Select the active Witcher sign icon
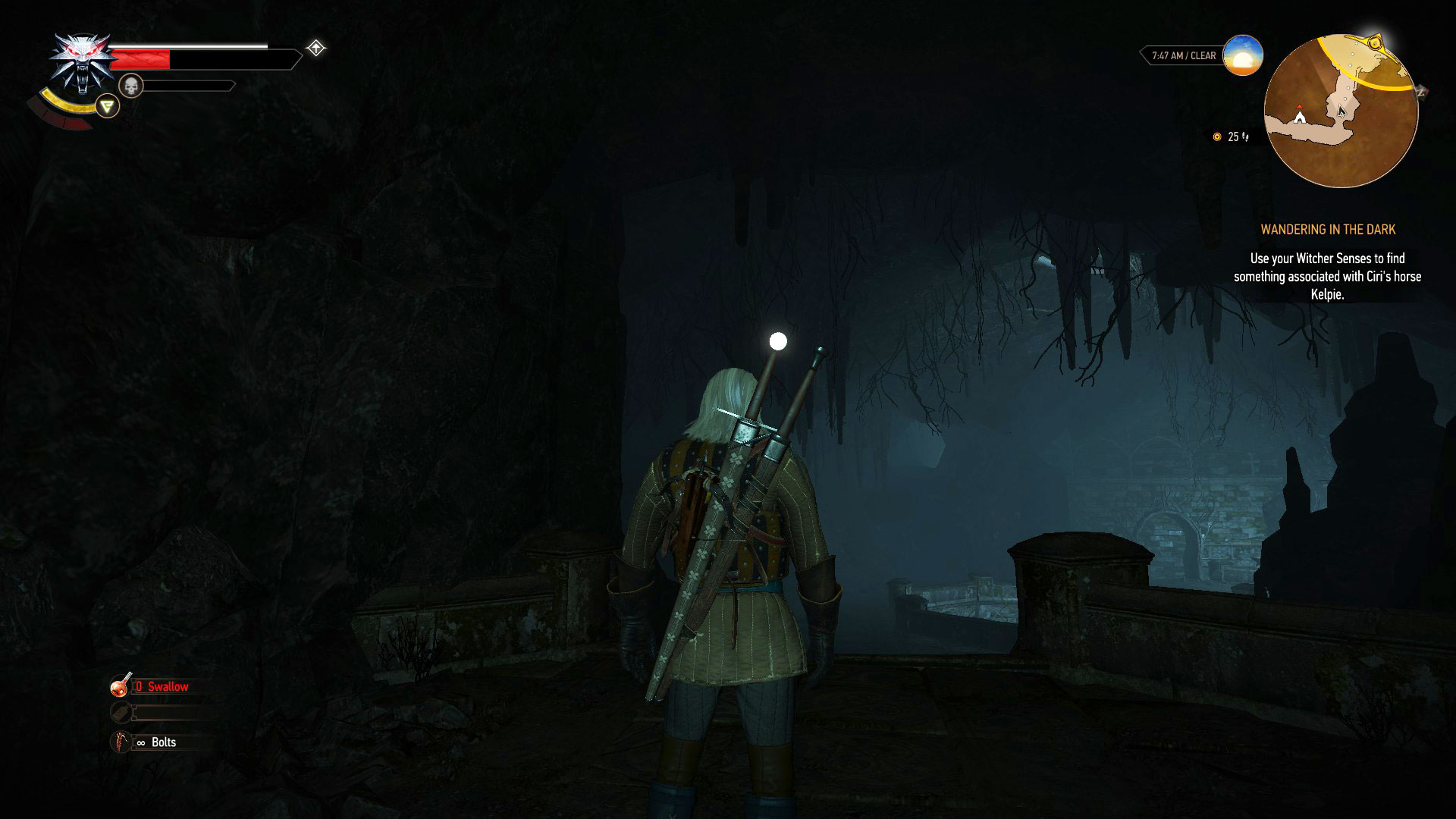This screenshot has height=819, width=1456. tap(108, 106)
